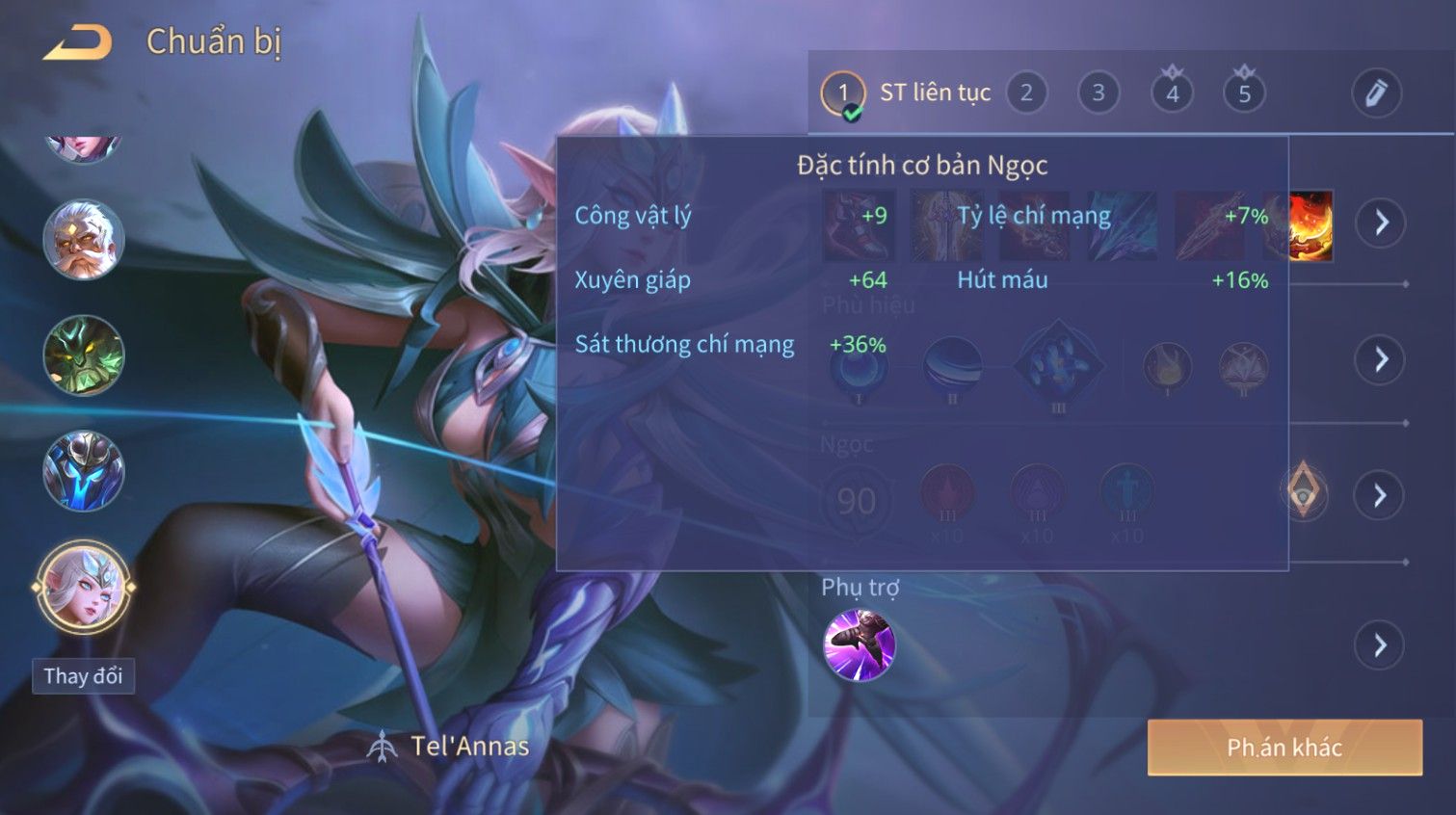Edit the build with pencil icon
The height and width of the screenshot is (815, 1456).
coord(1376,93)
